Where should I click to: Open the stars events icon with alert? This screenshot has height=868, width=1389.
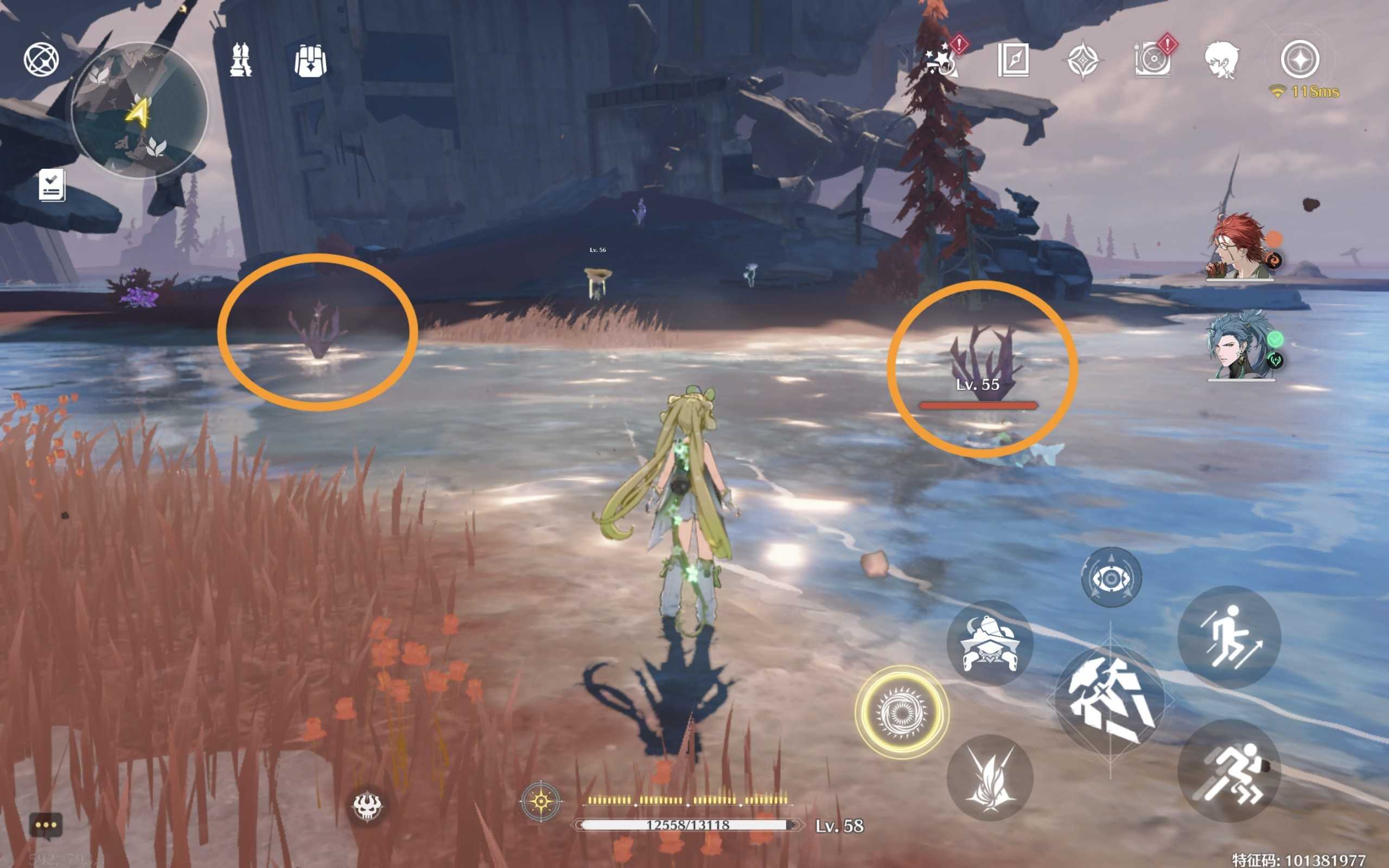point(942,60)
